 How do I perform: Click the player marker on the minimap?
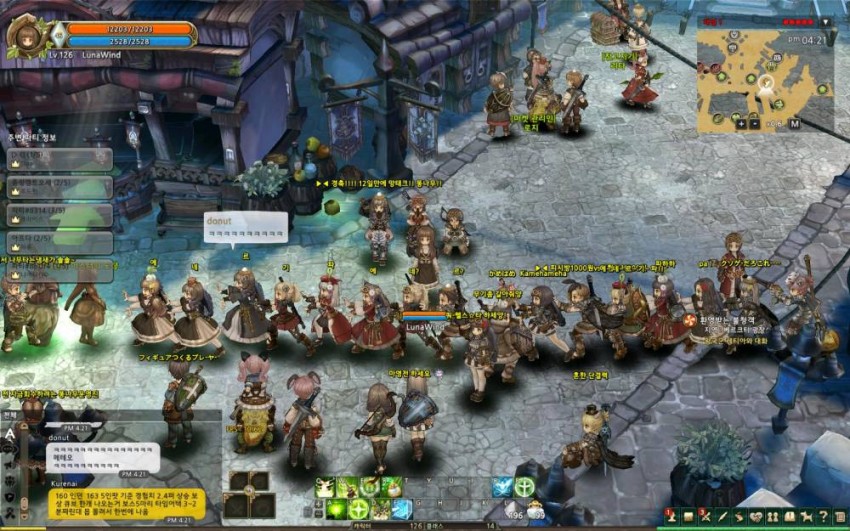point(767,81)
